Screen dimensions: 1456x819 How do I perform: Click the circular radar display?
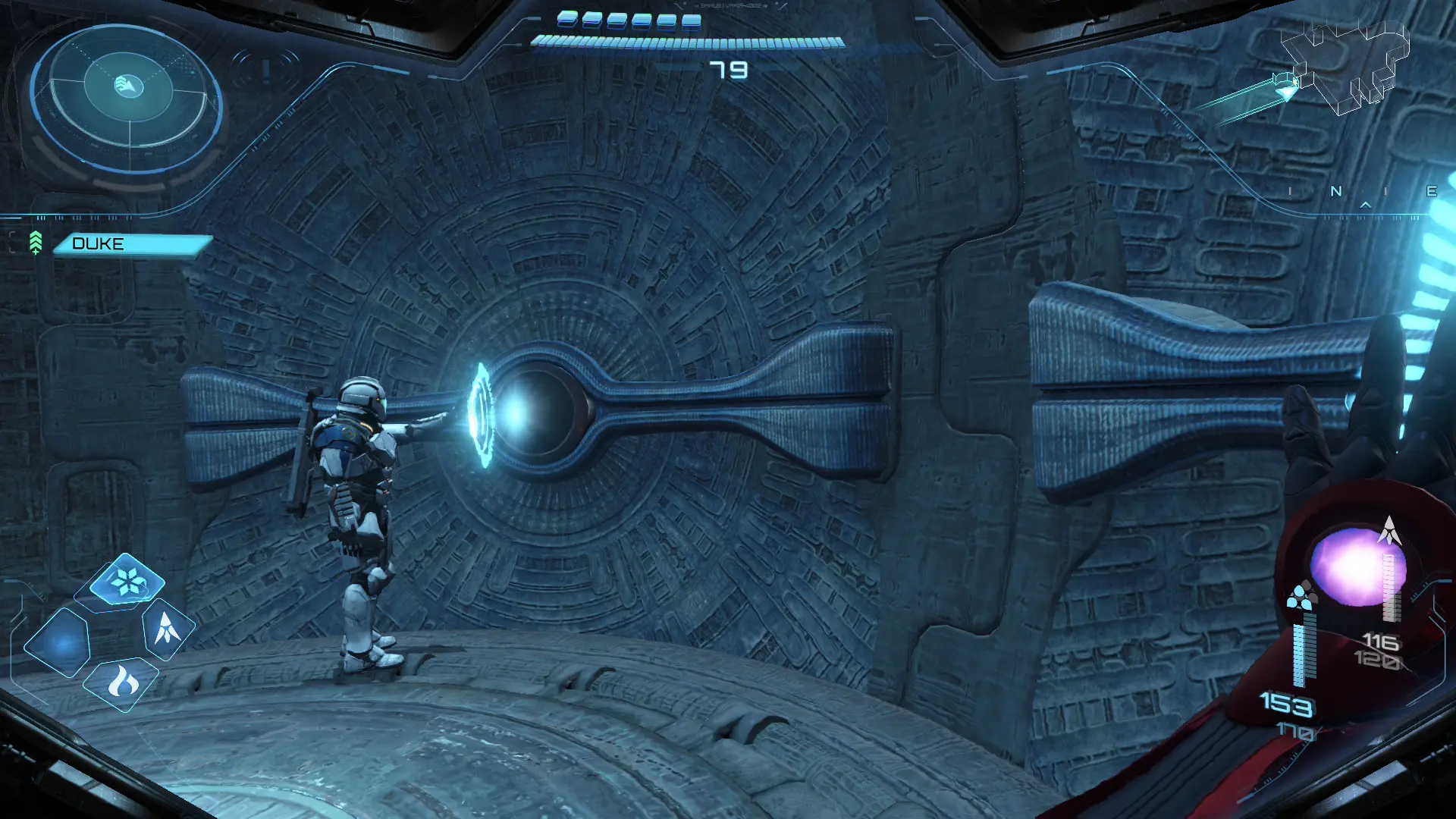(127, 97)
